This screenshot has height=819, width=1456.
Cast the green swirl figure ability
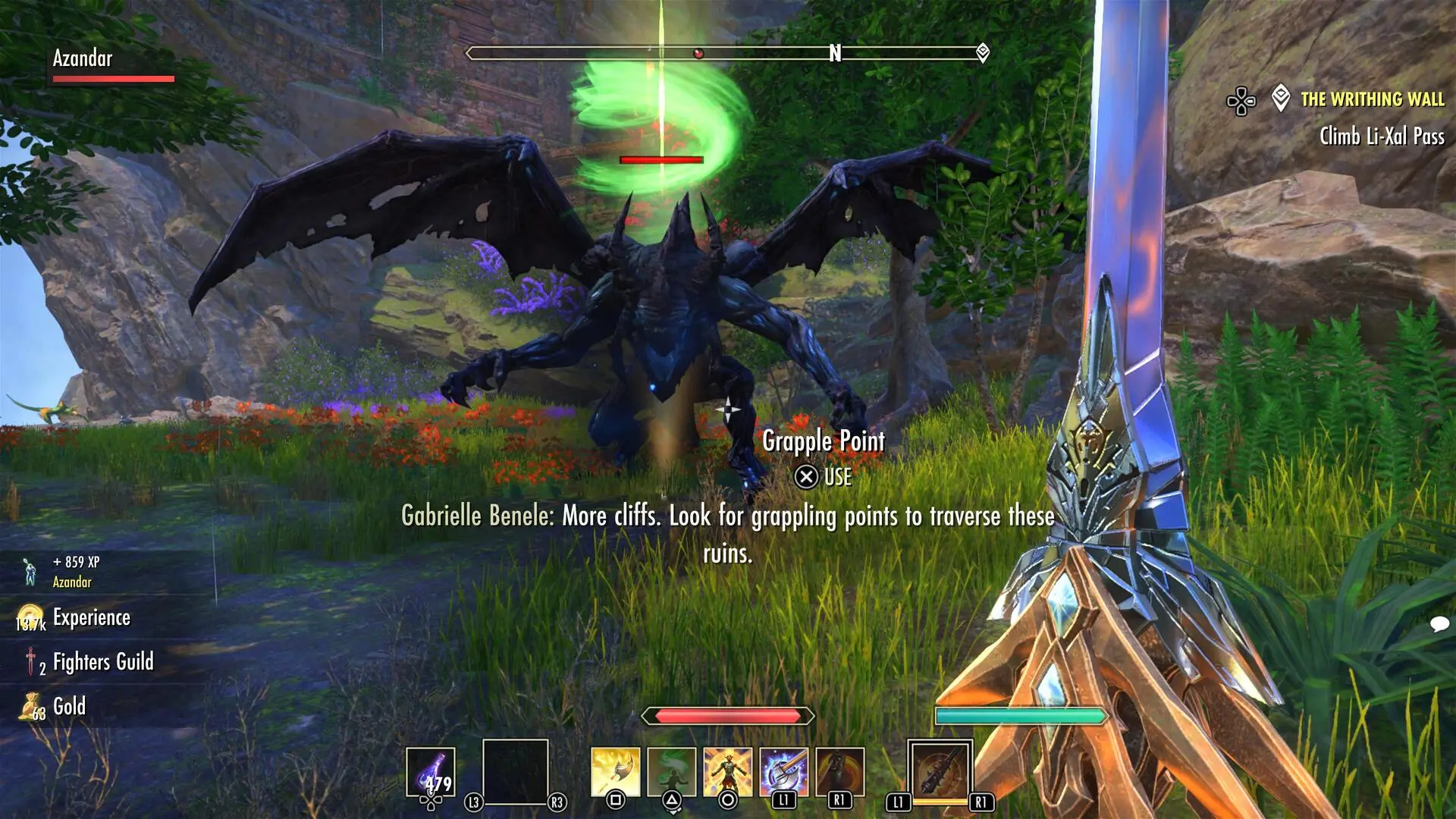point(671,772)
